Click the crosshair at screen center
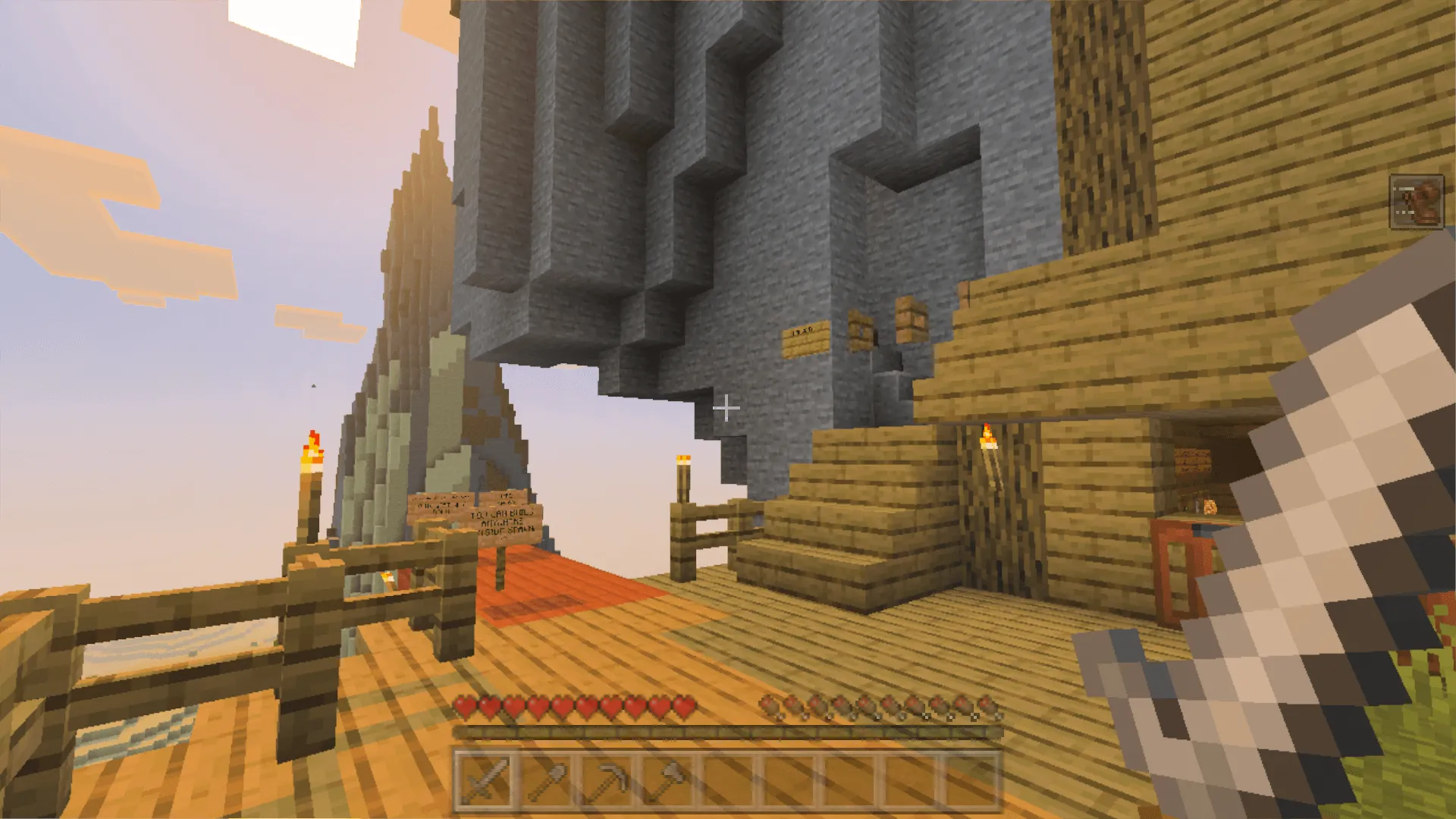1456x819 pixels. 727,409
